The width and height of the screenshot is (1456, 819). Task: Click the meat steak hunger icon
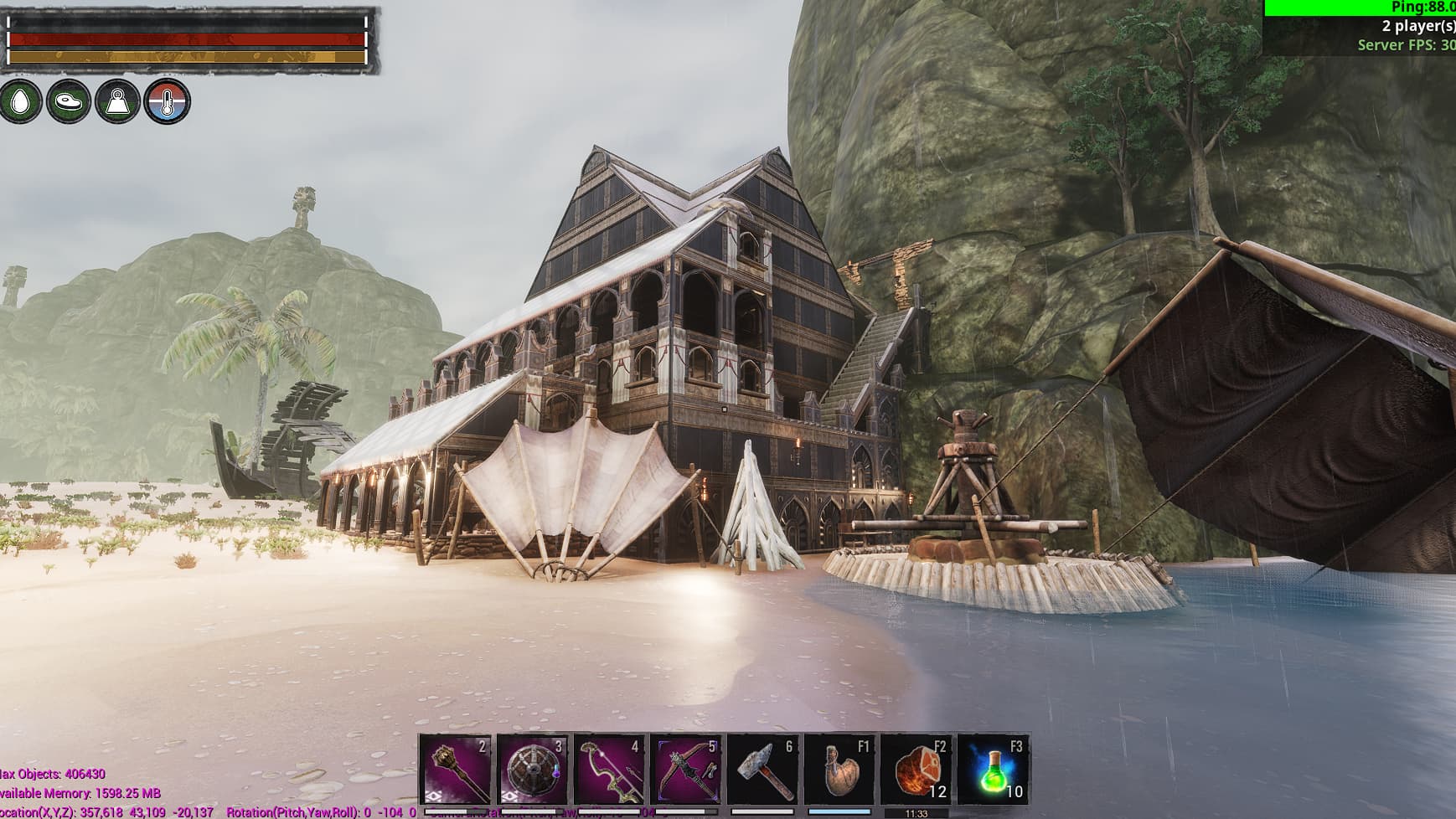69,102
